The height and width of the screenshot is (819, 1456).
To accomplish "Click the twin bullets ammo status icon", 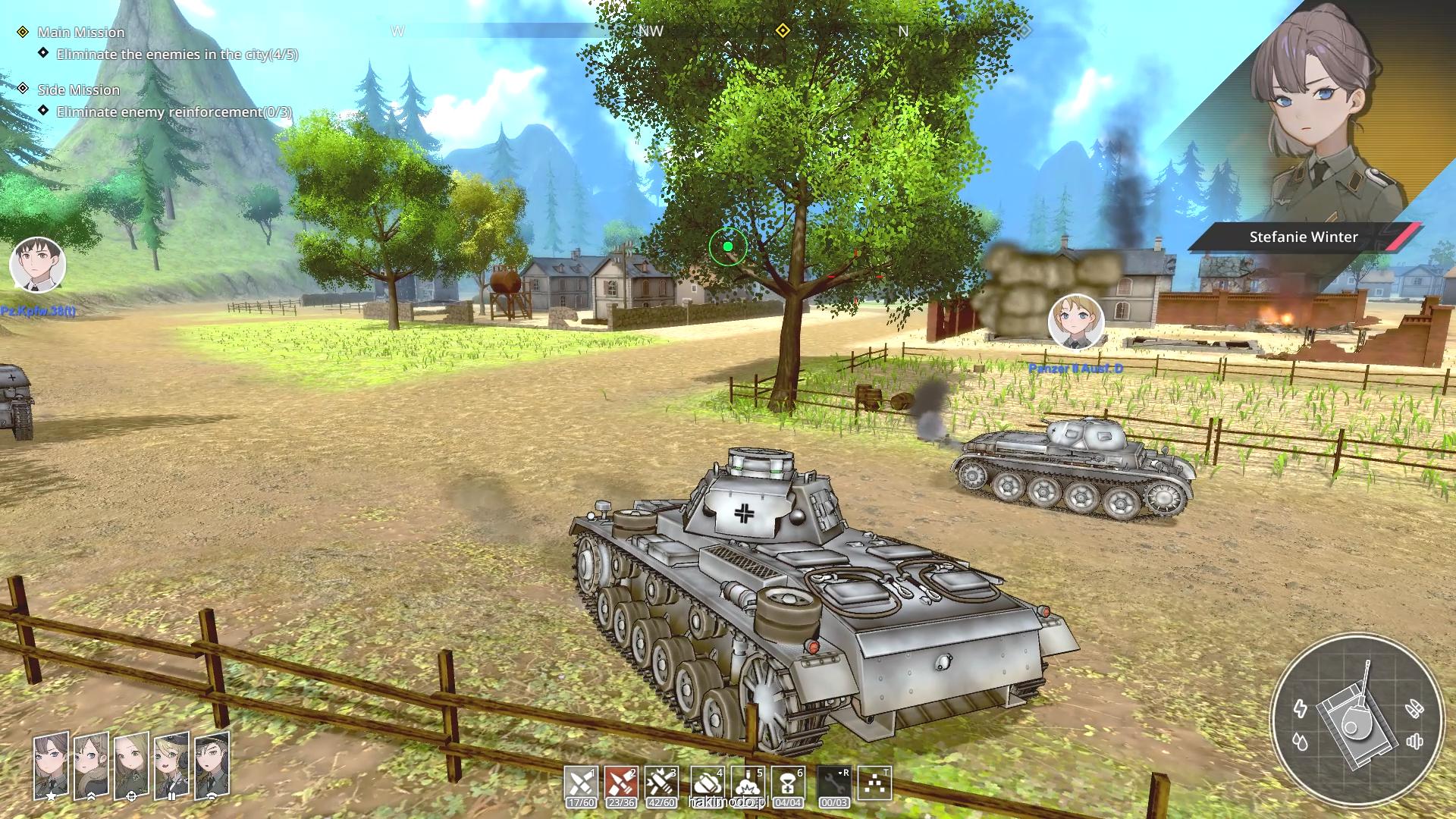I will point(1414,708).
